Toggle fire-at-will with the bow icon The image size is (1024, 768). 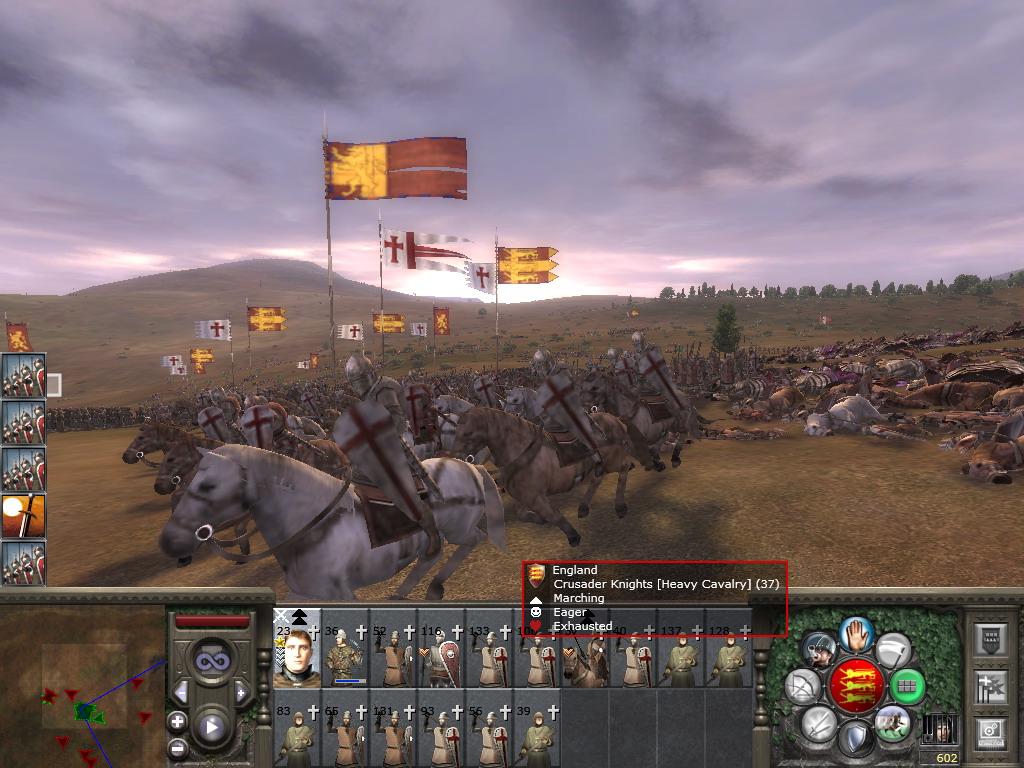coord(802,686)
